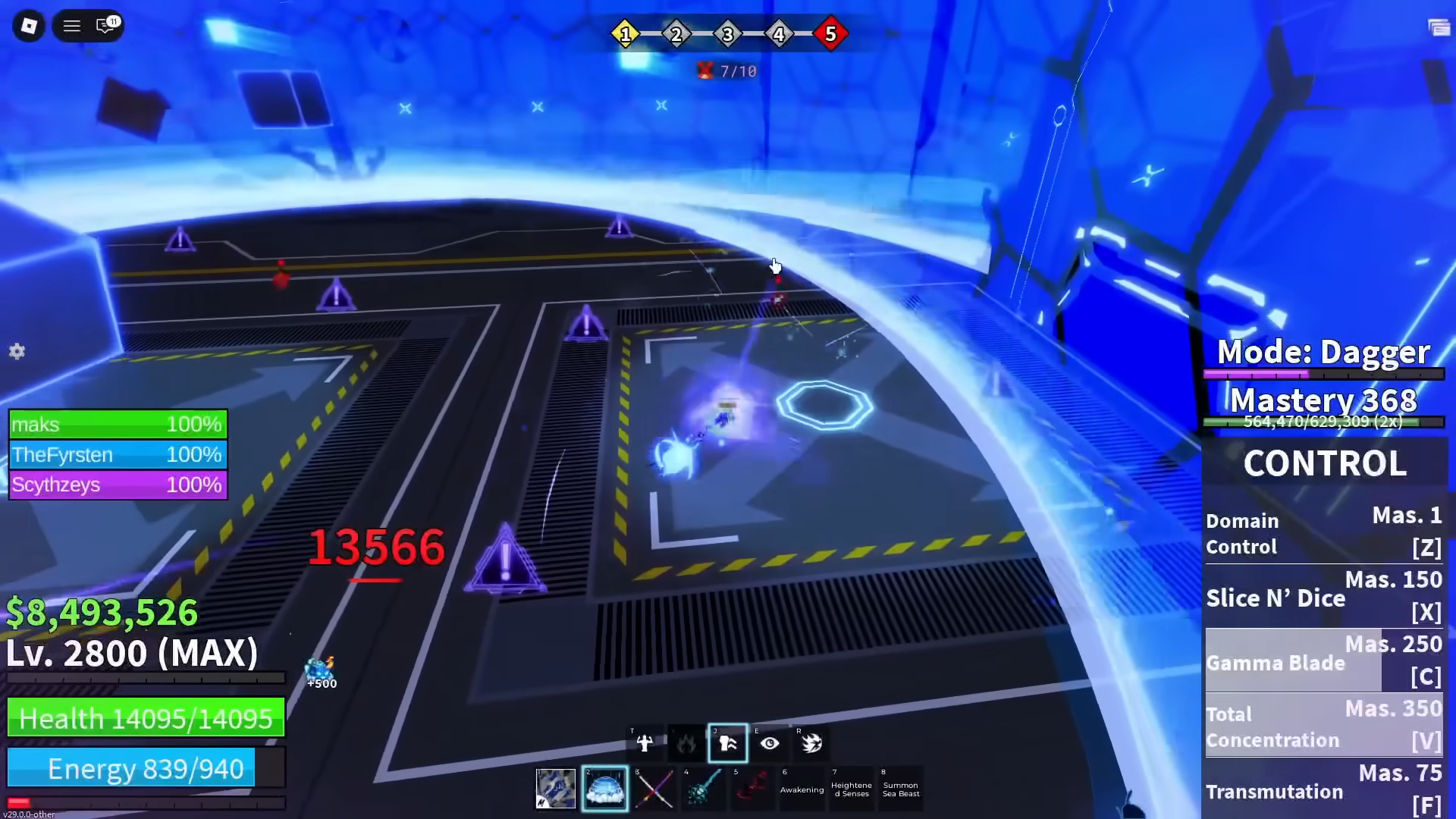Click the window icon in the top-right corner
This screenshot has width=1456, height=819.
pos(1439,28)
